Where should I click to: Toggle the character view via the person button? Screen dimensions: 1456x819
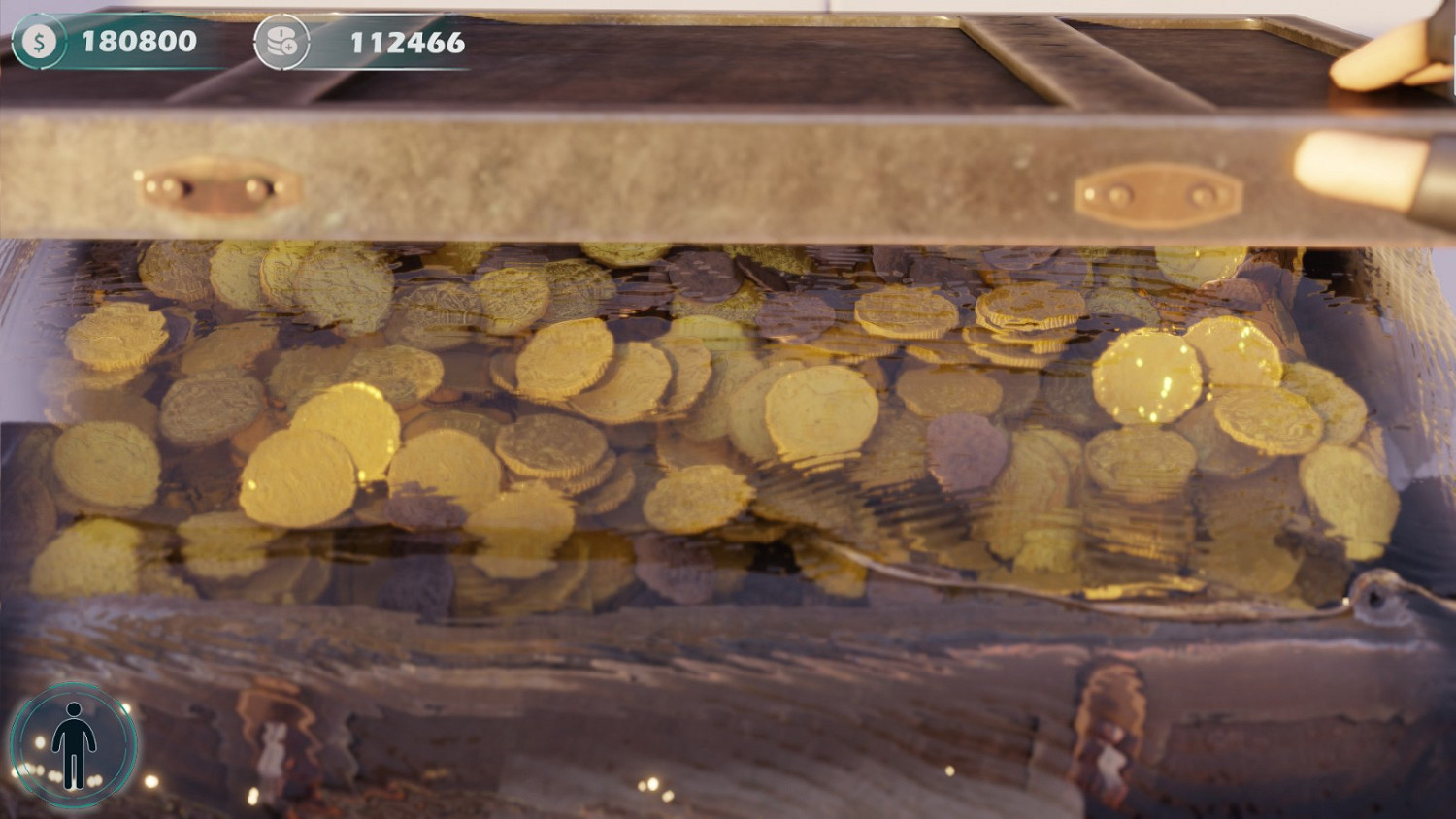coord(74,748)
